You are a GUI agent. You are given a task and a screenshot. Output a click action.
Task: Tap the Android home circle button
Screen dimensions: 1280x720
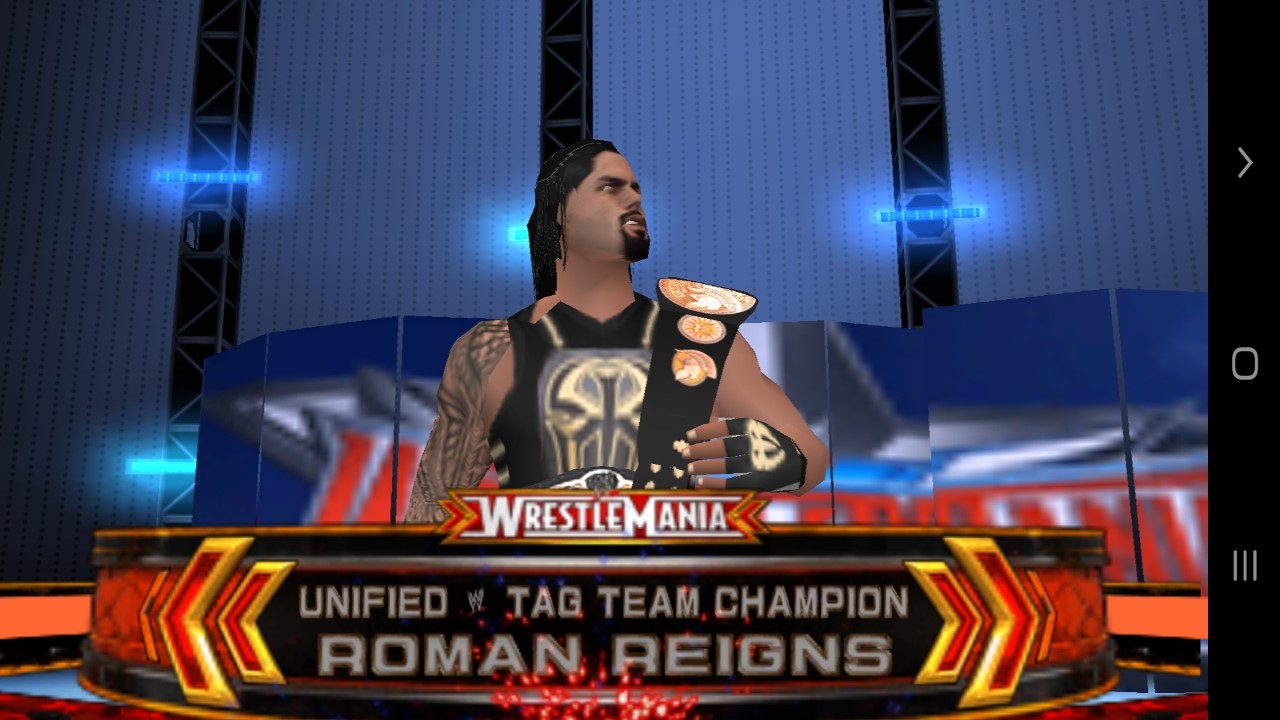(1244, 363)
